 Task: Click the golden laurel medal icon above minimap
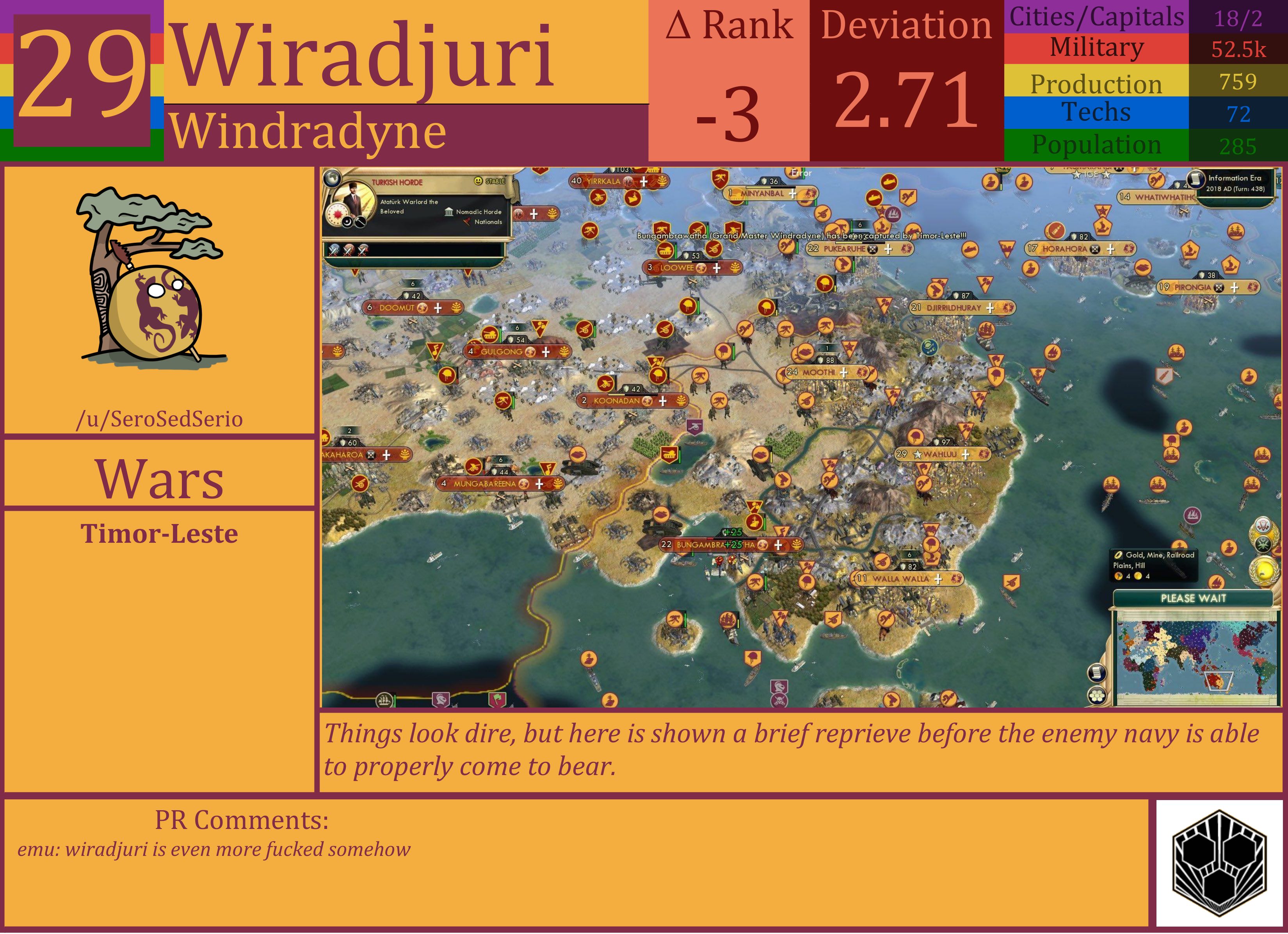pos(1265,572)
